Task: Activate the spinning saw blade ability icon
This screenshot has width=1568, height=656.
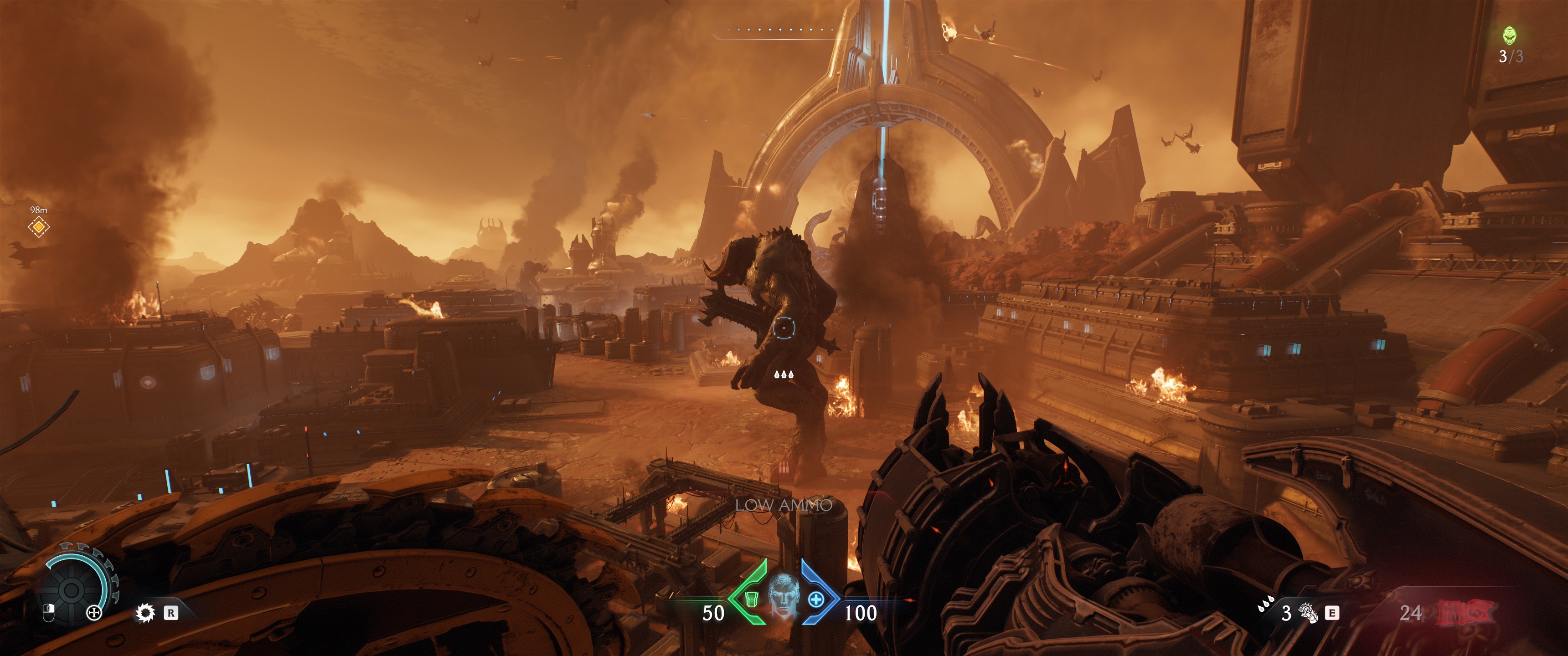Action: [145, 612]
